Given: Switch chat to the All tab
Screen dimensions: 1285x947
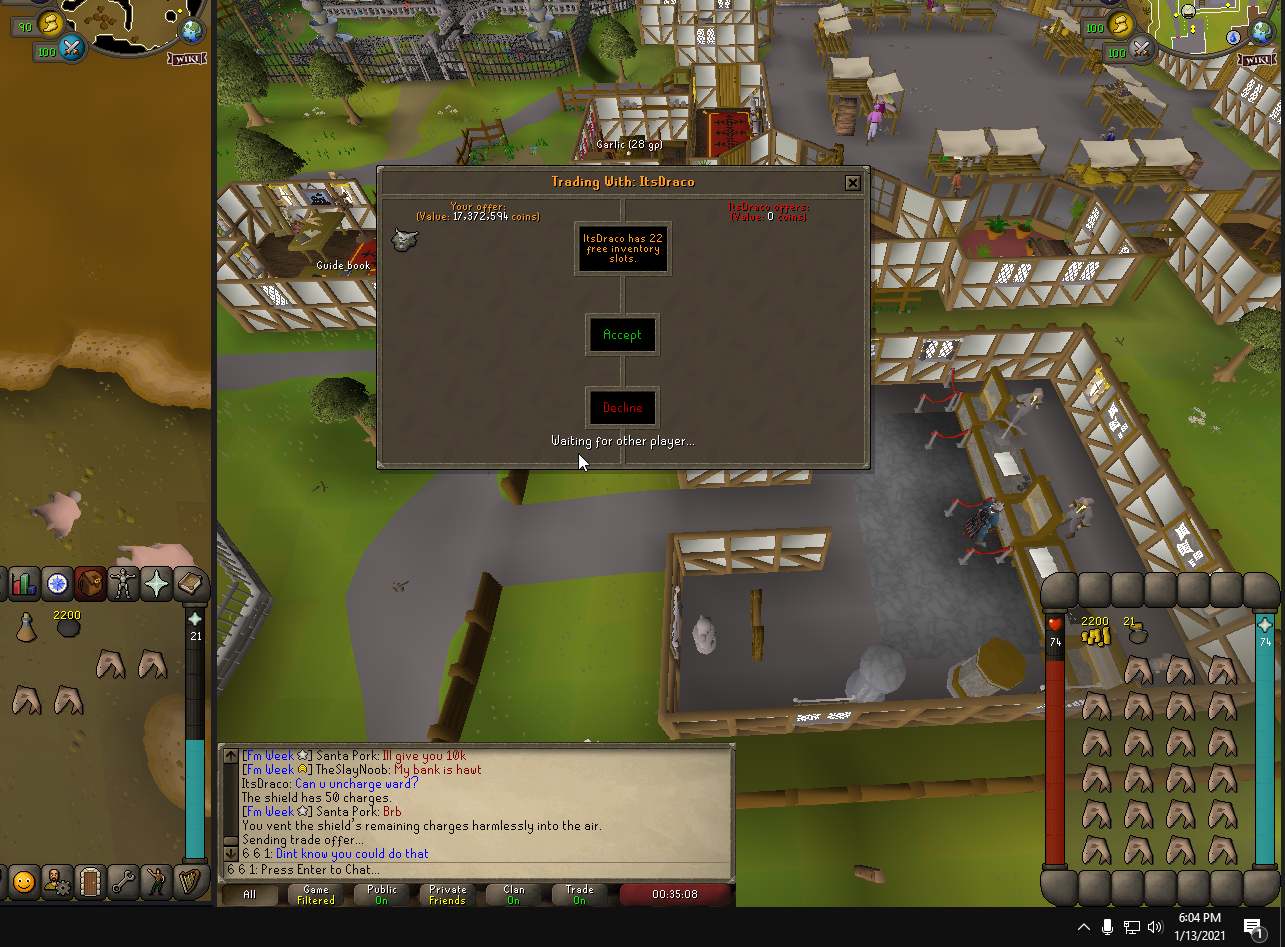Looking at the screenshot, I should [250, 895].
